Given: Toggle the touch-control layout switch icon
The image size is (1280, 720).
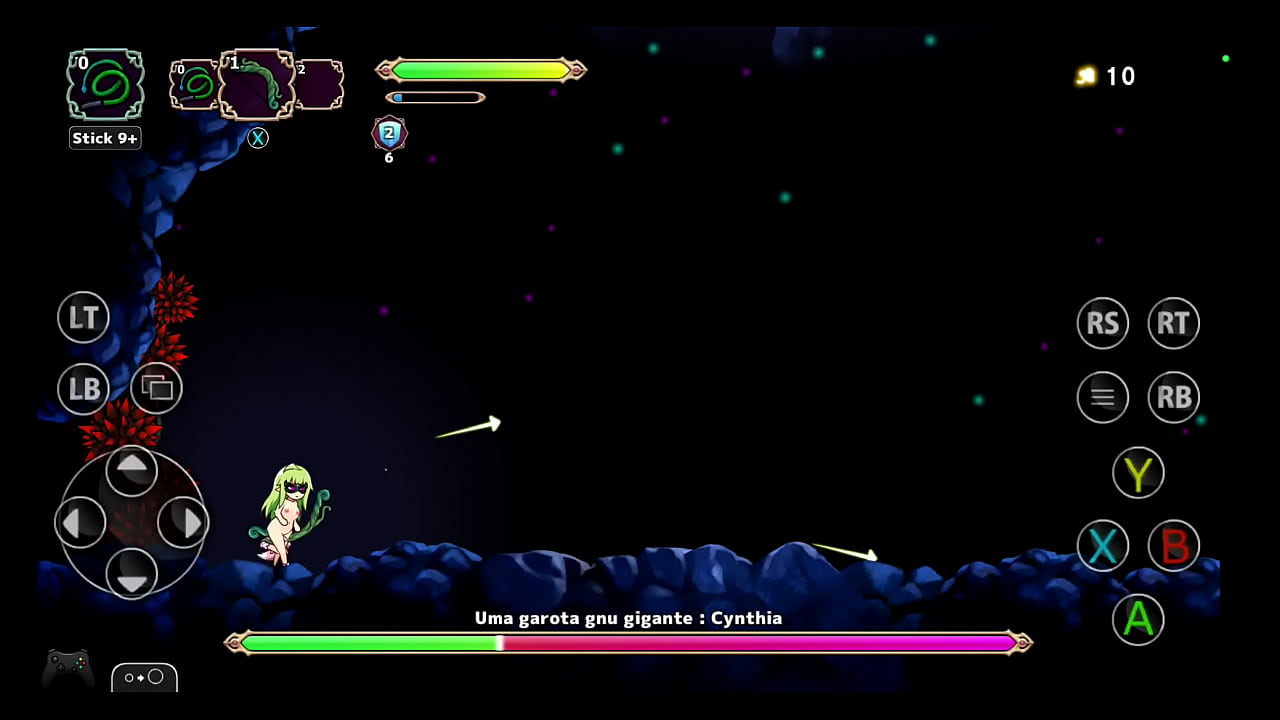Looking at the screenshot, I should (144, 677).
